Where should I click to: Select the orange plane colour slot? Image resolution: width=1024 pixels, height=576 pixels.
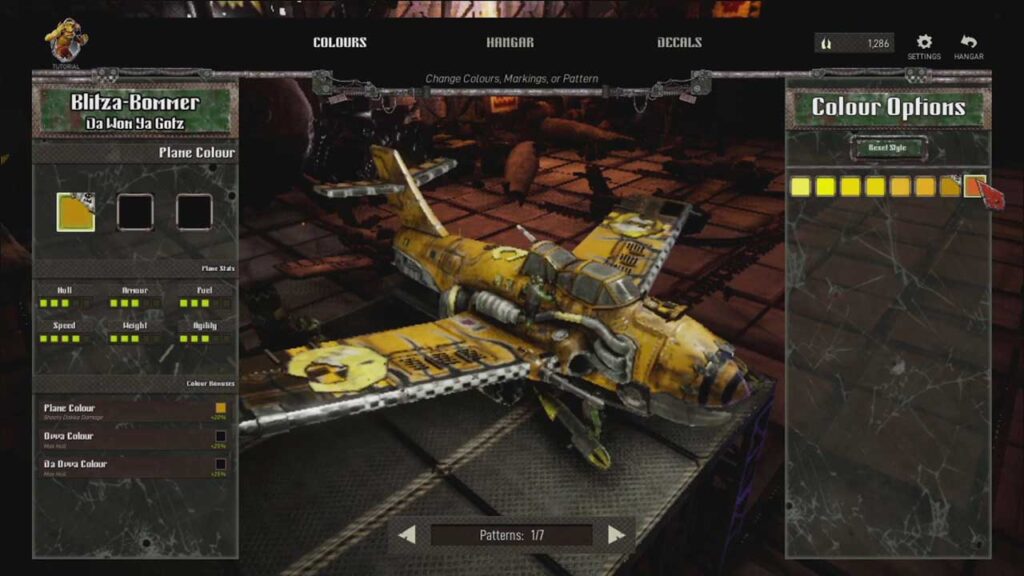76,212
